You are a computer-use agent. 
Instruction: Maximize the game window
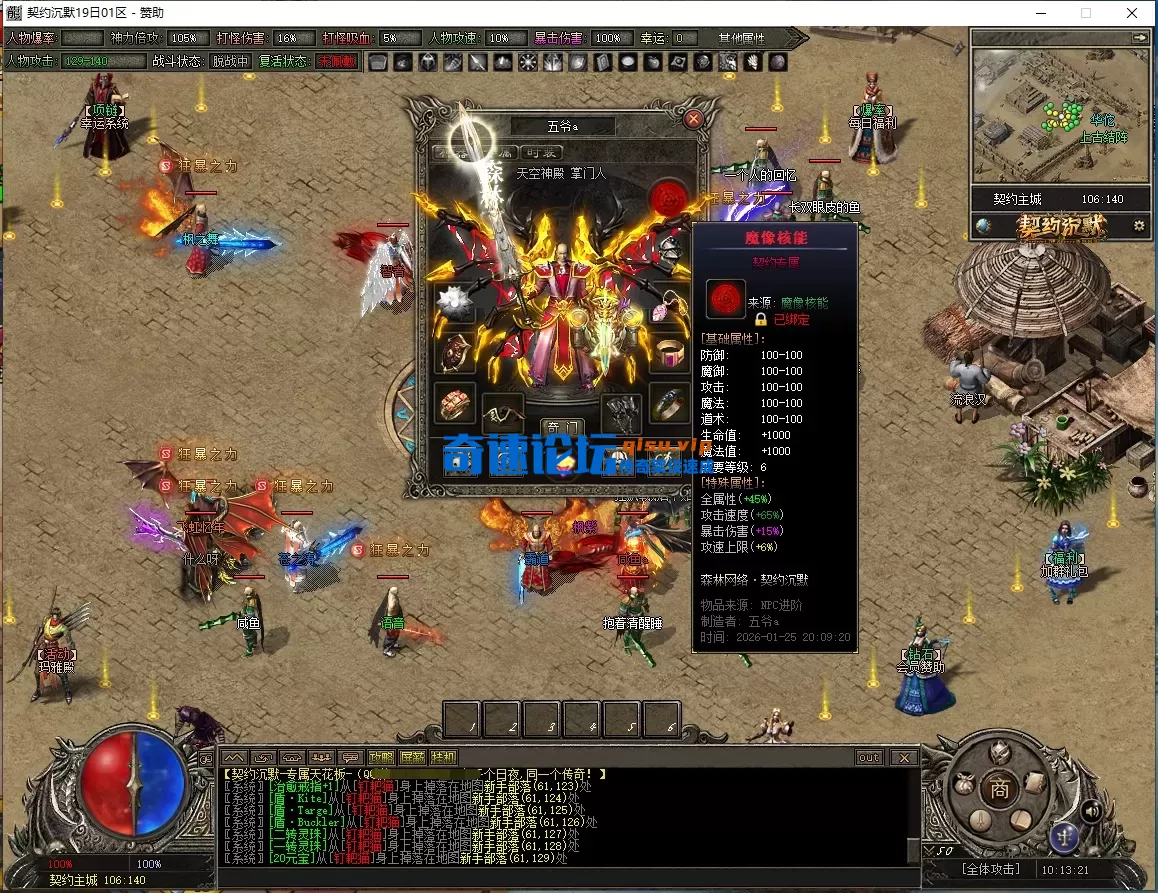tap(1086, 13)
